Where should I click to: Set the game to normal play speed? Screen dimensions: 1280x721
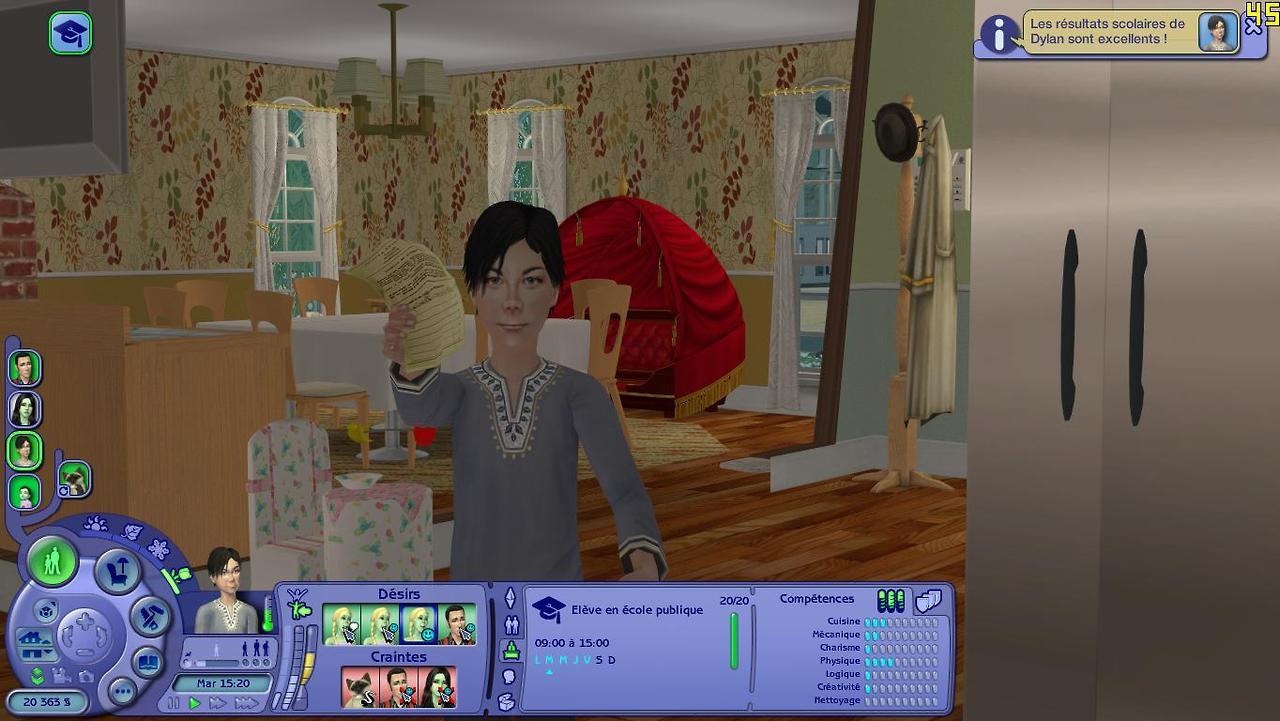(x=196, y=703)
